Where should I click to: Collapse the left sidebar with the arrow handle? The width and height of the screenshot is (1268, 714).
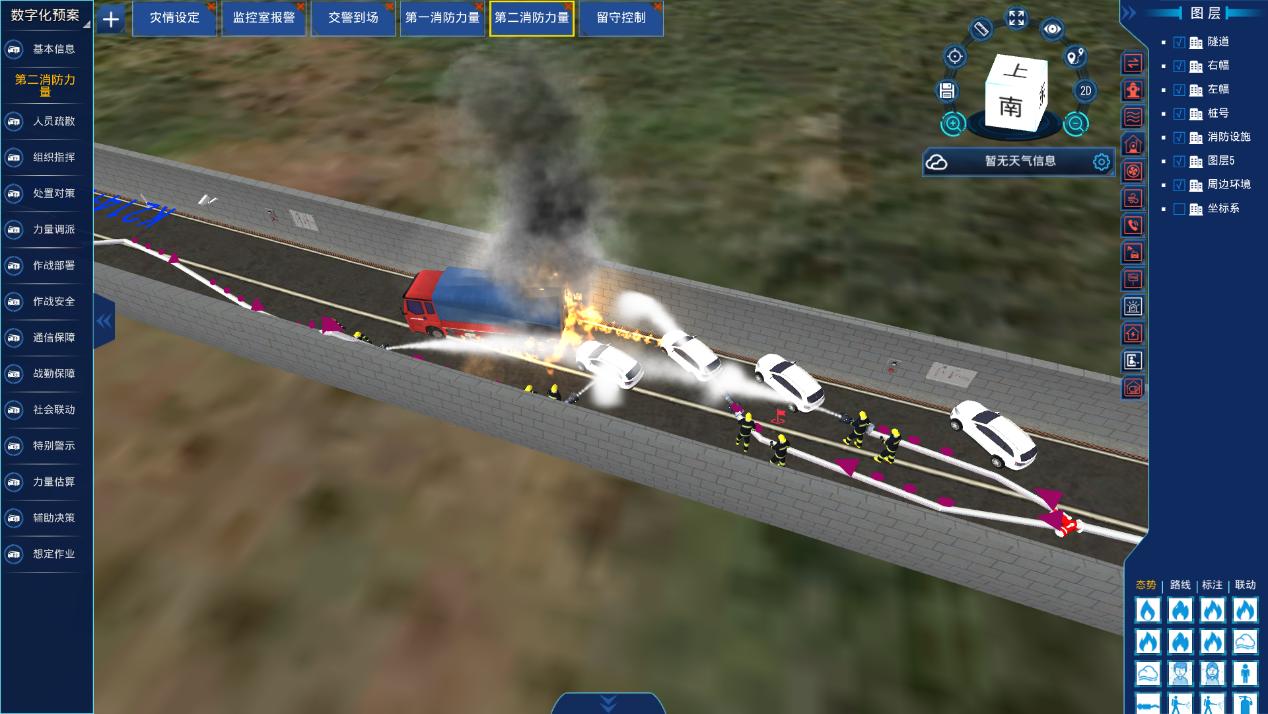[104, 320]
